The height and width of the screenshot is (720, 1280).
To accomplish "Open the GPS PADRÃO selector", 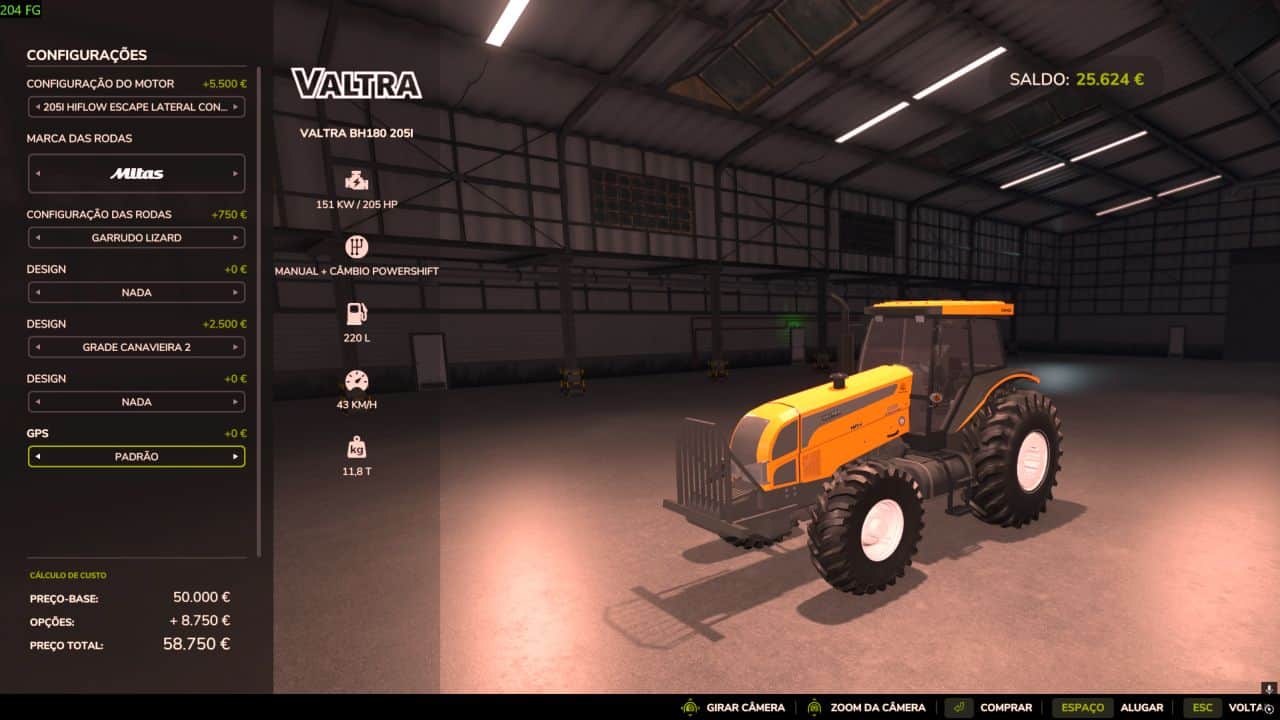I will (x=136, y=456).
